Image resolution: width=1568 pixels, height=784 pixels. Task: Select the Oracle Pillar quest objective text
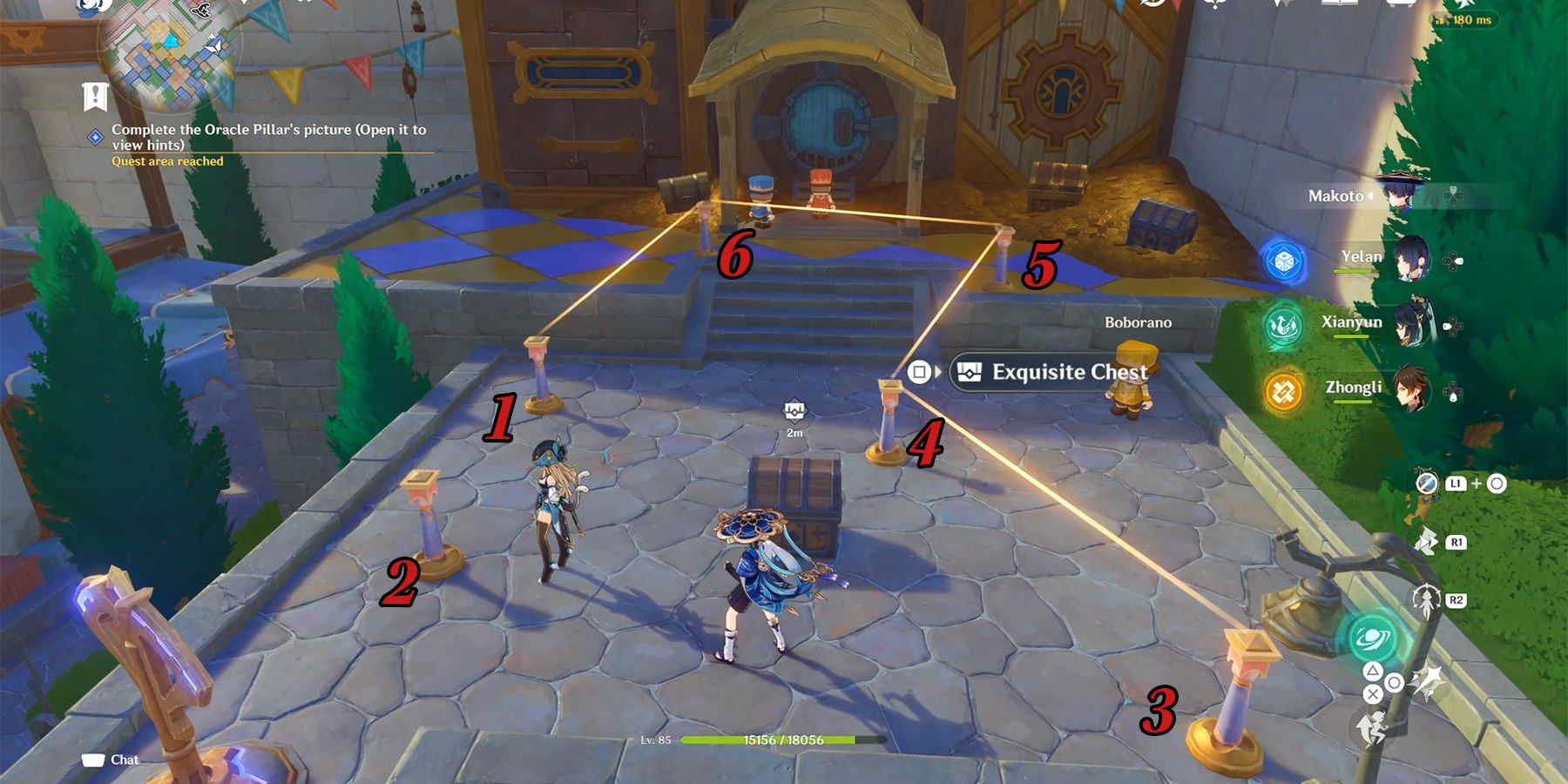pyautogui.click(x=270, y=135)
